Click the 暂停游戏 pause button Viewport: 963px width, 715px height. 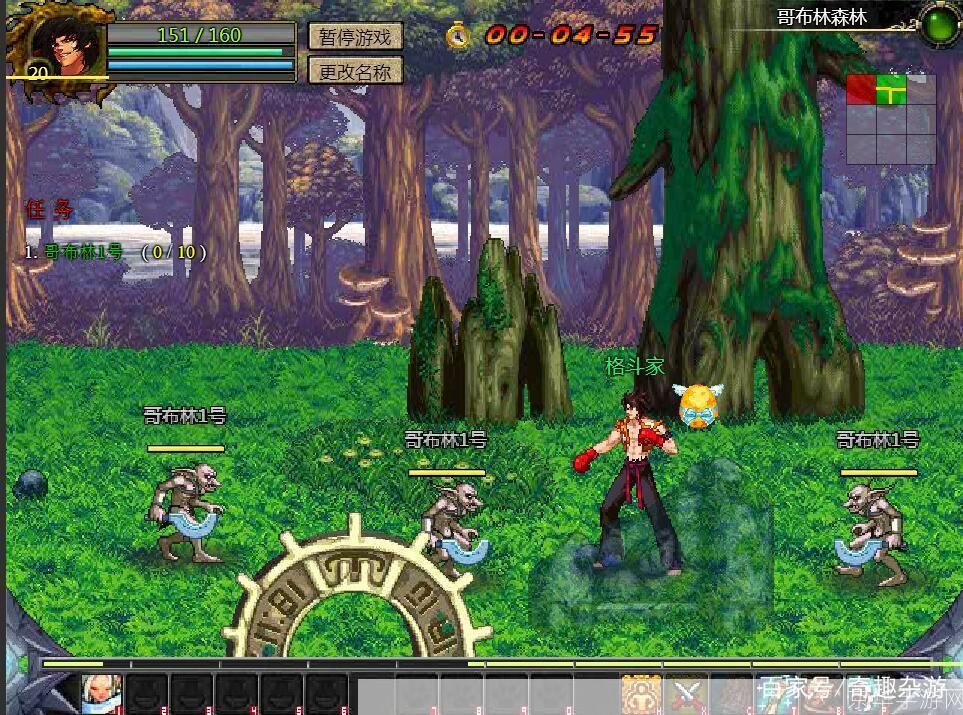[x=355, y=37]
